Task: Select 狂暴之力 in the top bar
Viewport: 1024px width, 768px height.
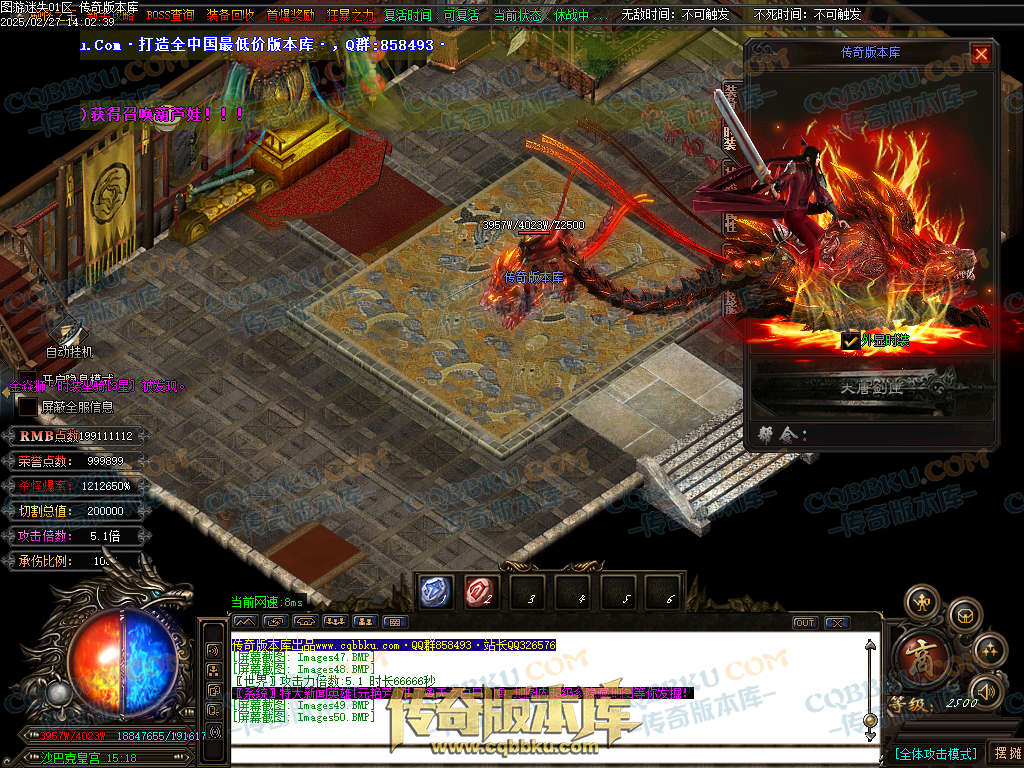Action: [x=350, y=15]
